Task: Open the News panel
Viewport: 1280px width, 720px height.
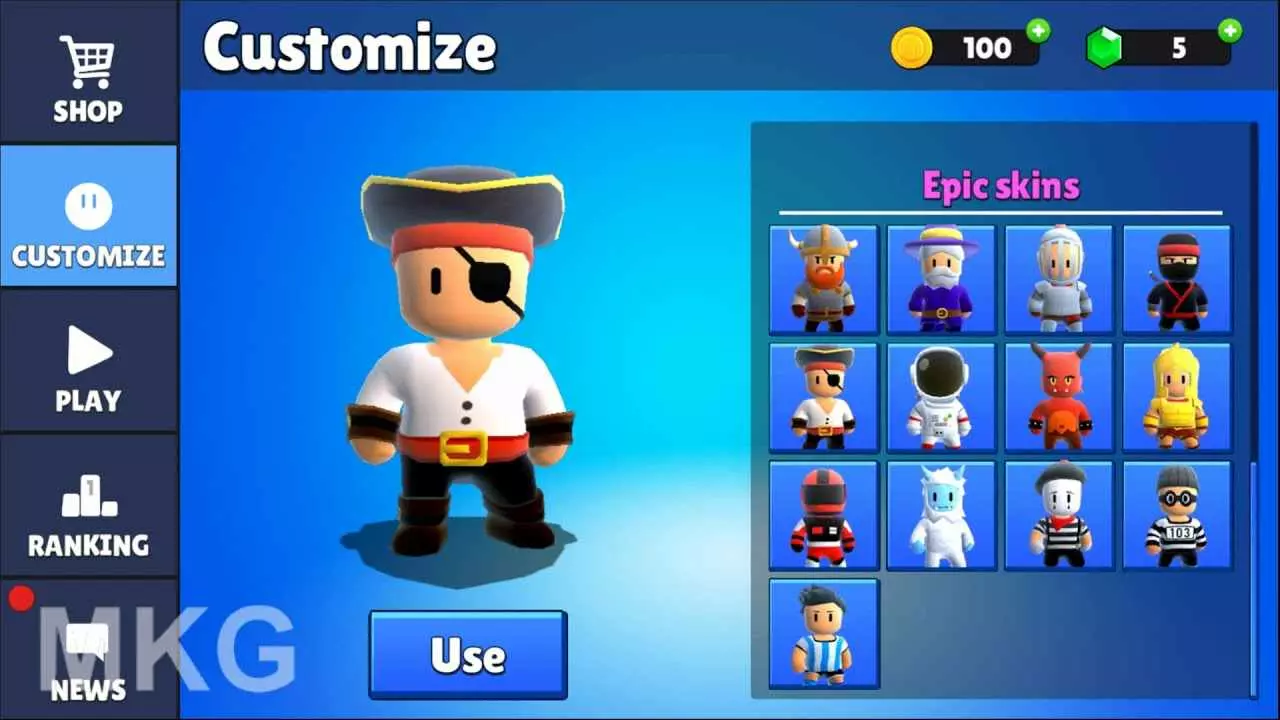Action: pos(88,660)
